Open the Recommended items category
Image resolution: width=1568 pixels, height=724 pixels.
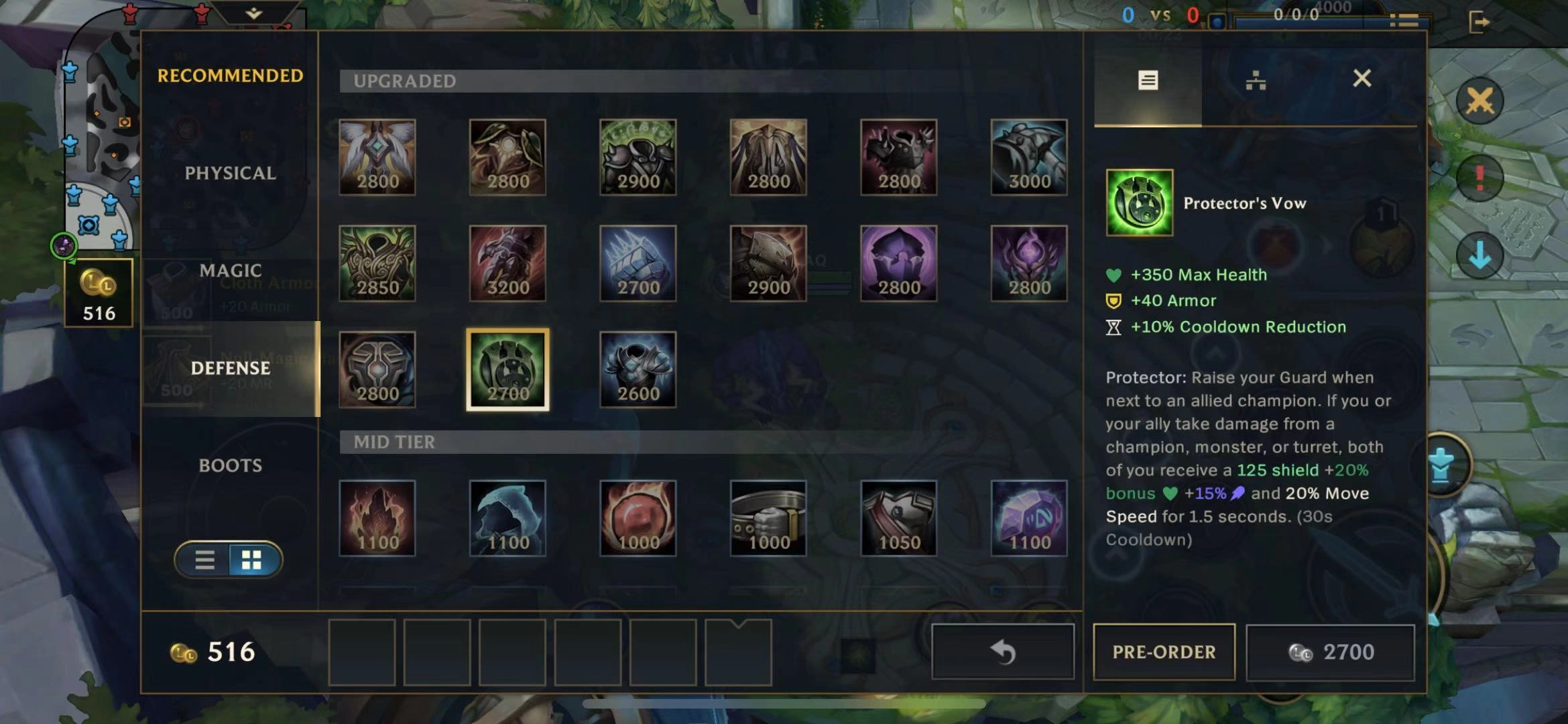(230, 76)
